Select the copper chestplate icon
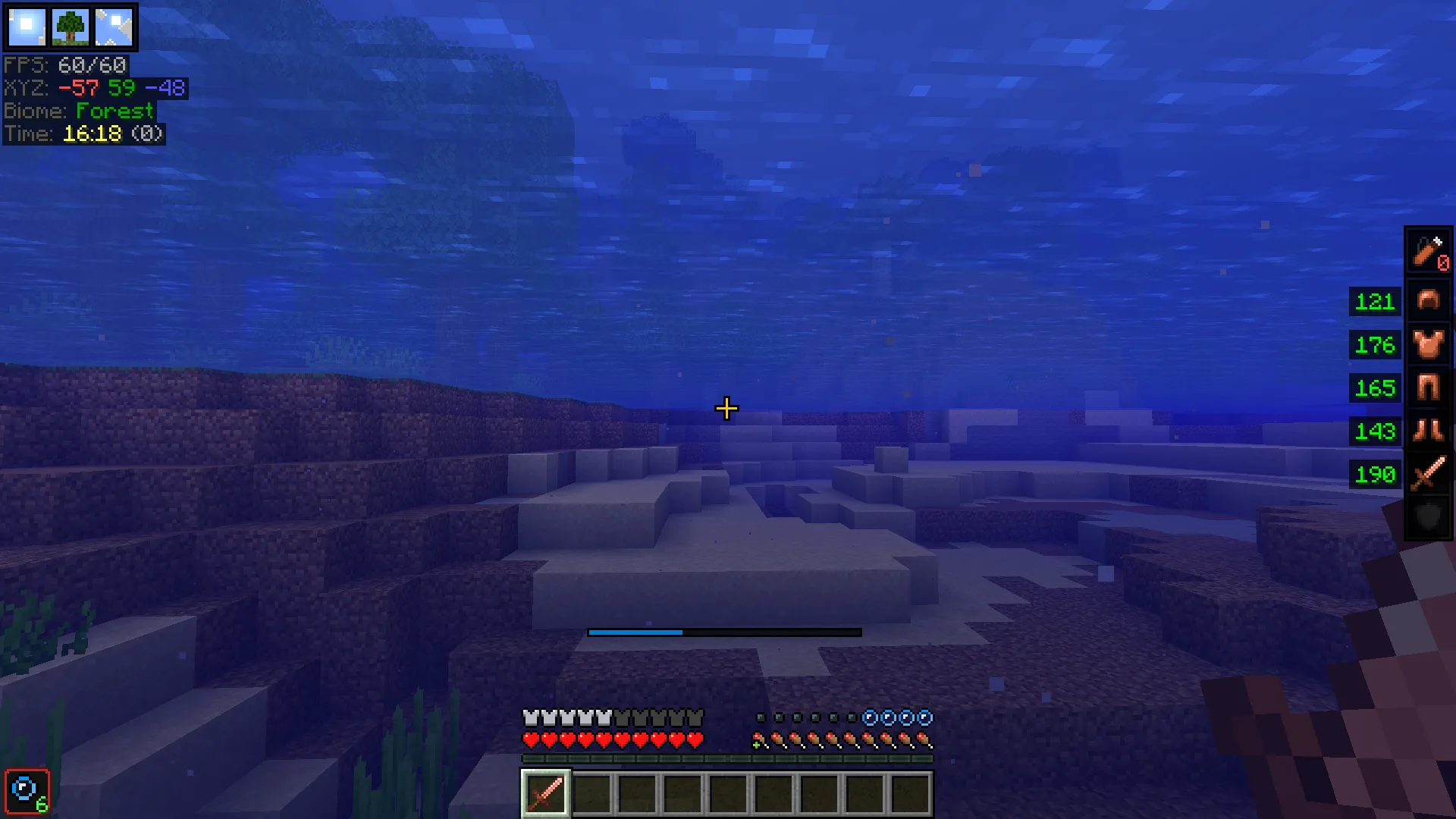 (1428, 344)
